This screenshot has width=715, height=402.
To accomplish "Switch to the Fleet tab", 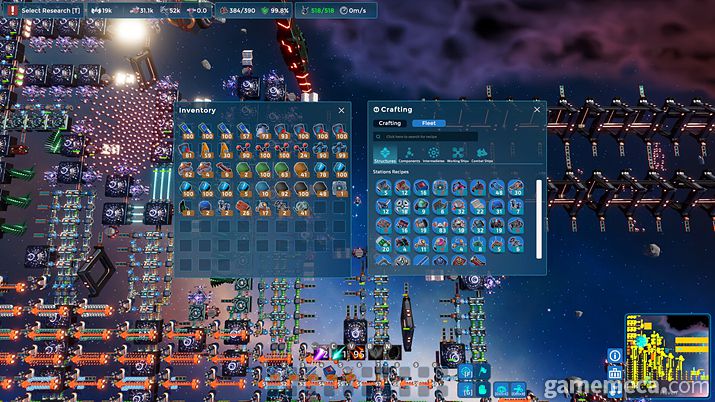I will pos(428,123).
